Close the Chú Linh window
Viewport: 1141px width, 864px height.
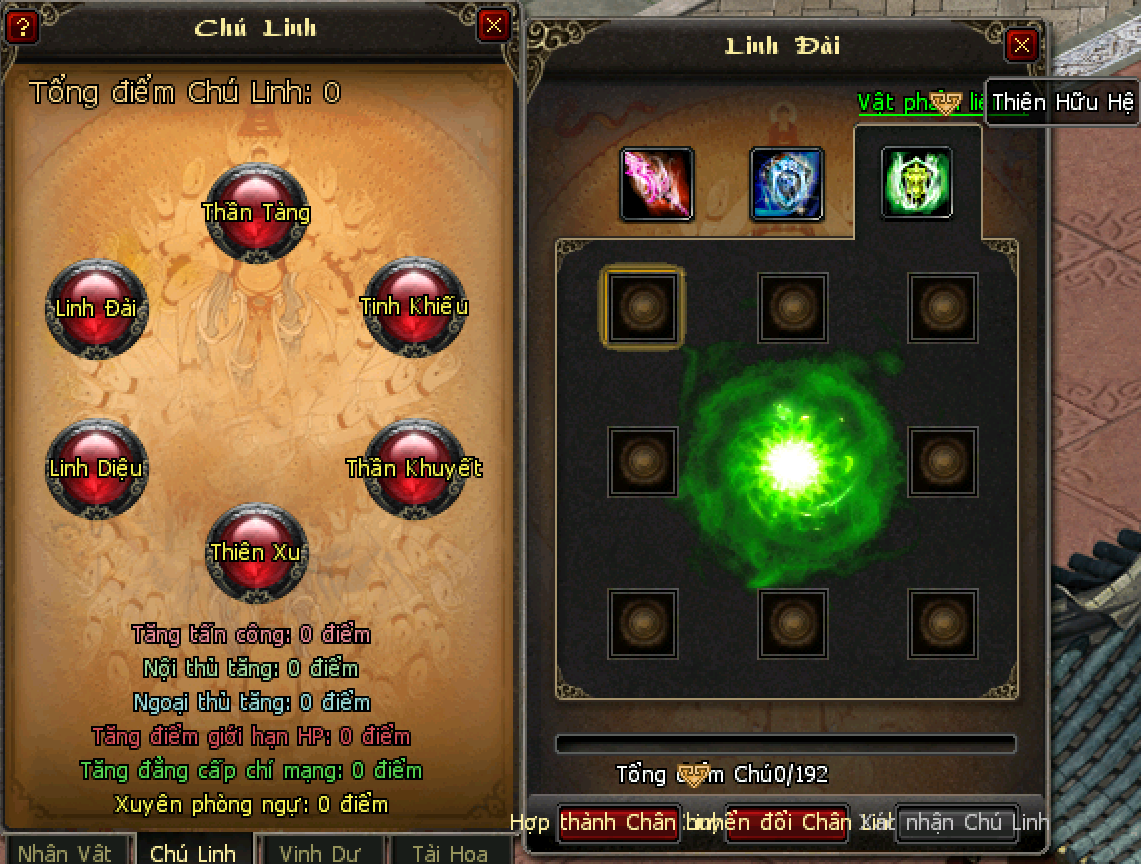(x=493, y=25)
